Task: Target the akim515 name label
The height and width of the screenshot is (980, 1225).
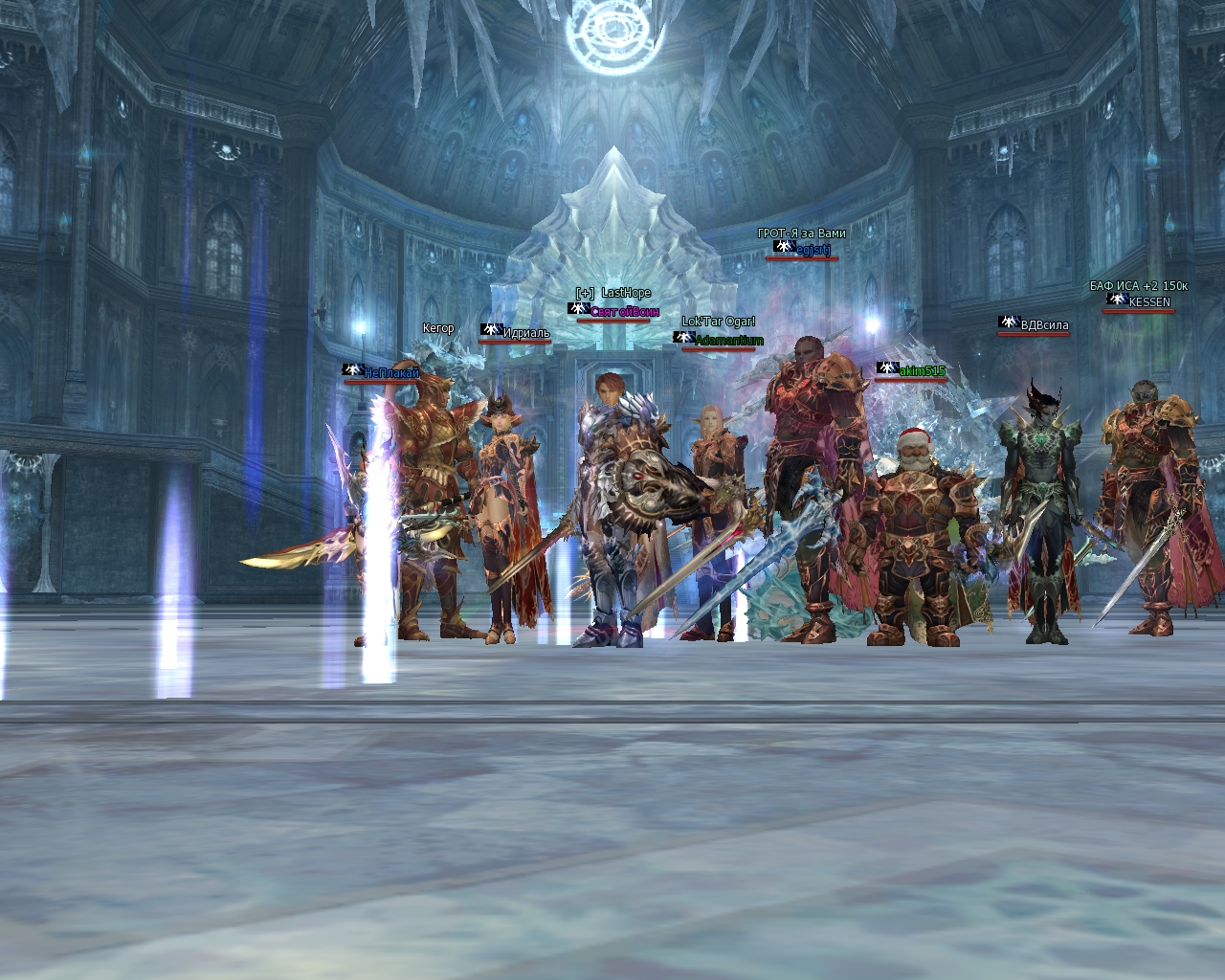Action: pyautogui.click(x=922, y=371)
